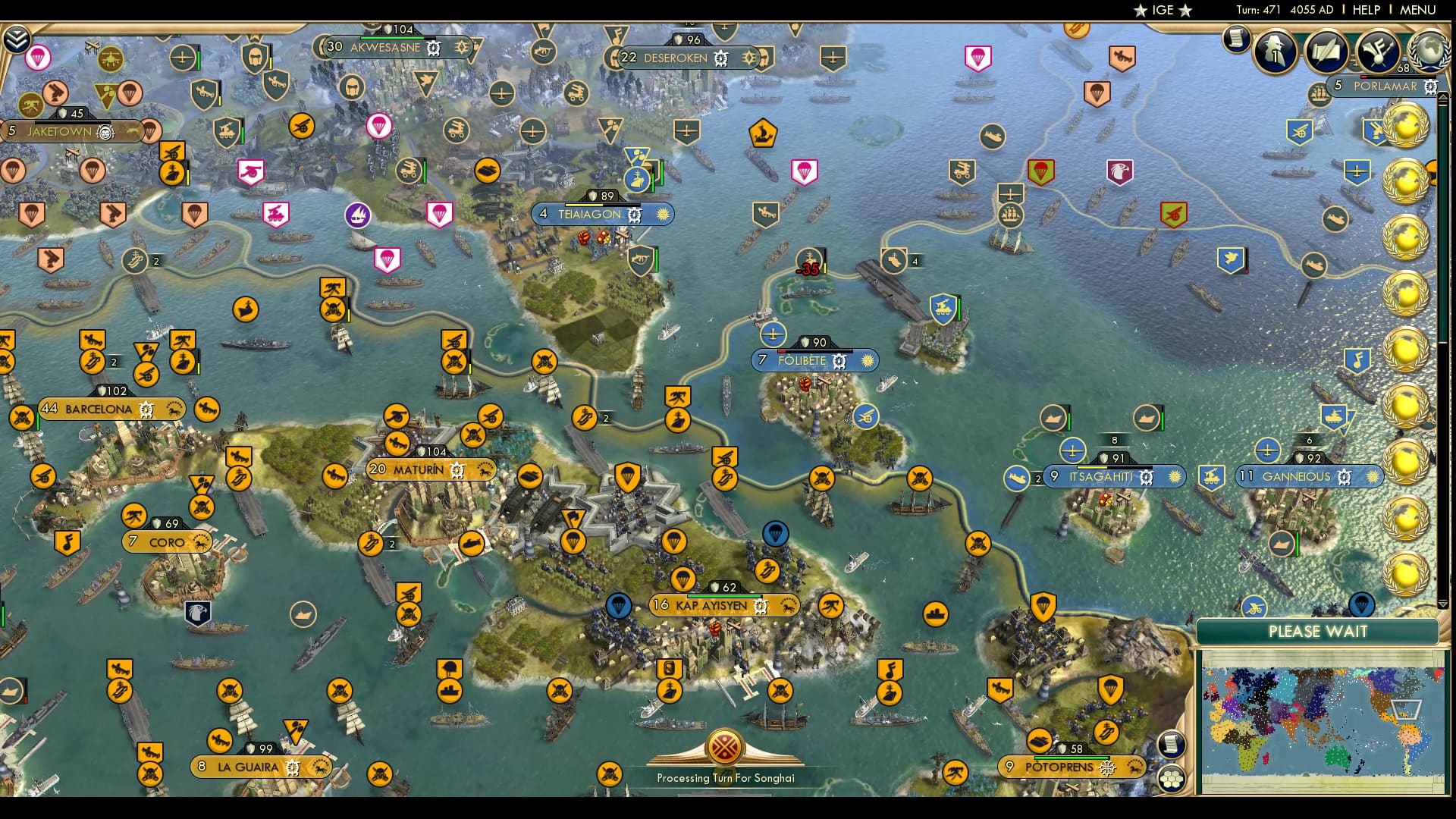Click the music-note Great Musician icon near Coro

click(67, 541)
